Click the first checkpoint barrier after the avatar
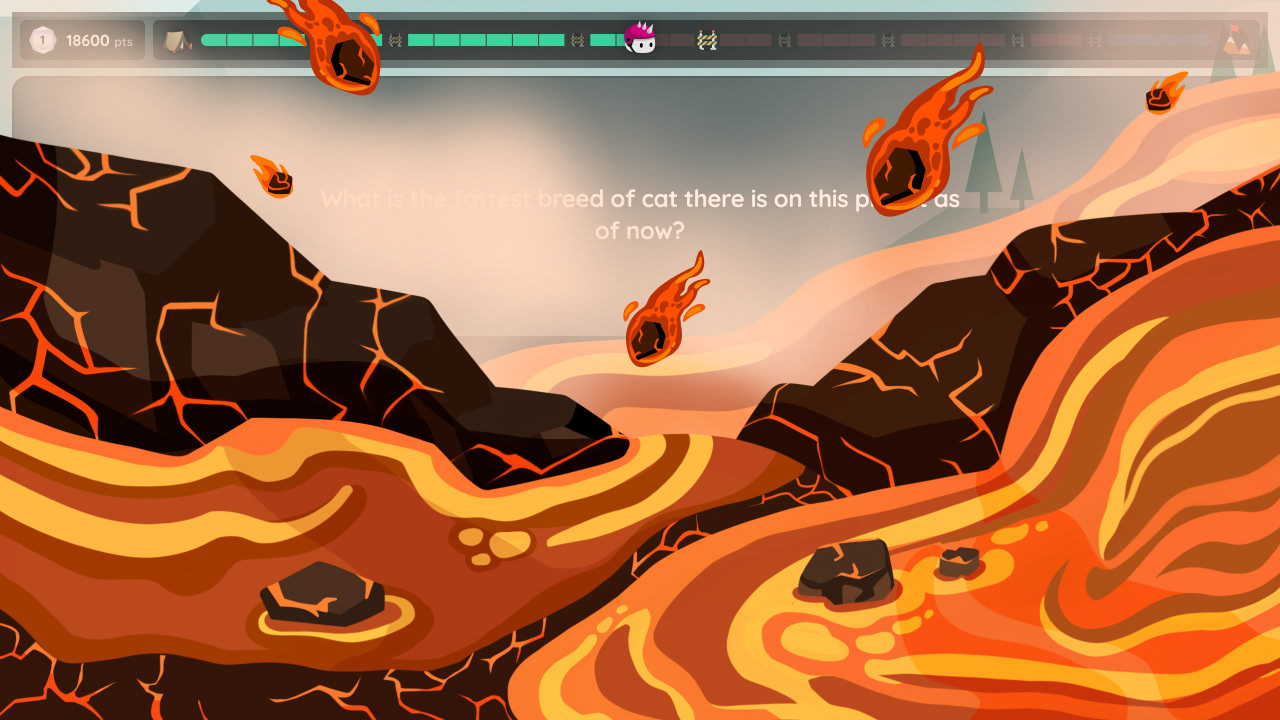Image resolution: width=1280 pixels, height=720 pixels. pyautogui.click(x=706, y=40)
